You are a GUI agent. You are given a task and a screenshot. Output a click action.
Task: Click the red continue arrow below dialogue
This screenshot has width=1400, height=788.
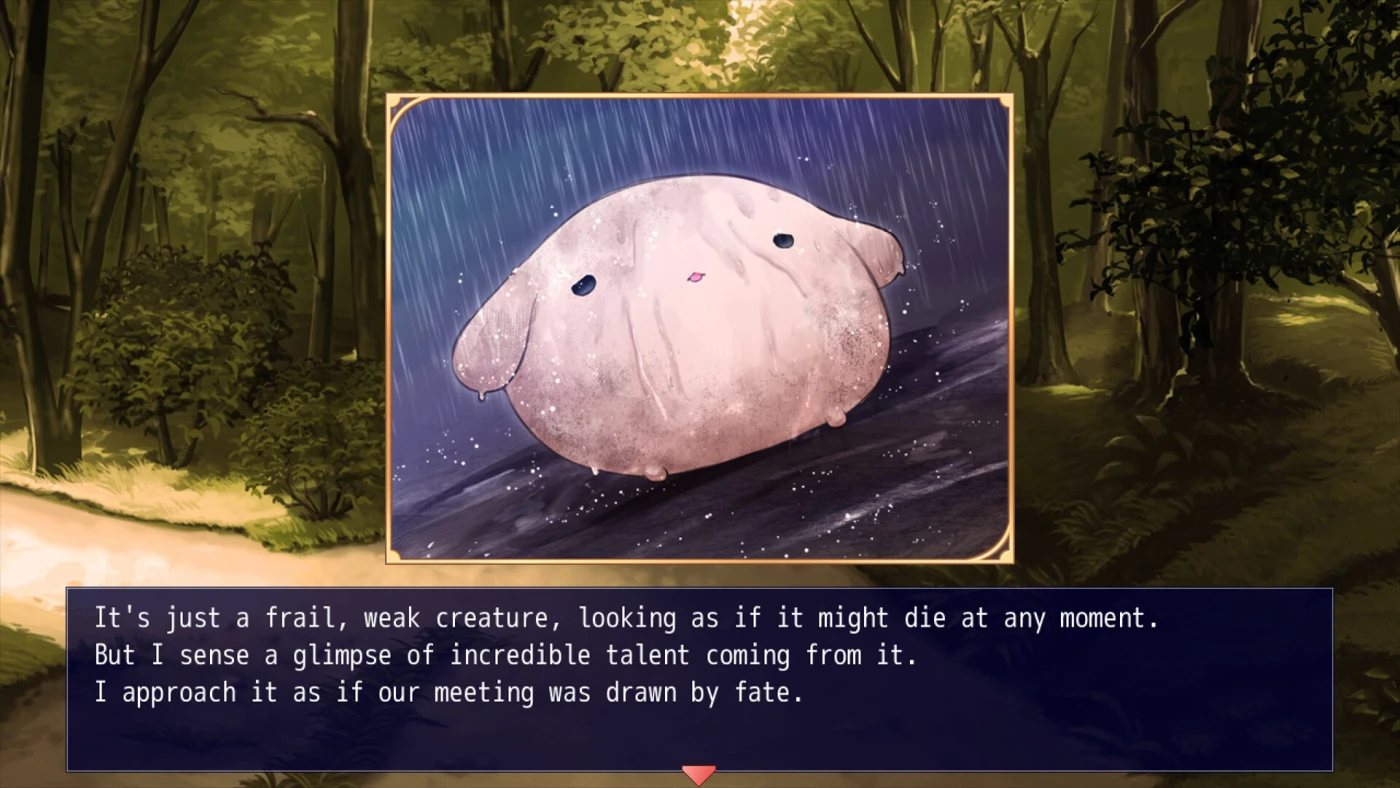coord(698,775)
